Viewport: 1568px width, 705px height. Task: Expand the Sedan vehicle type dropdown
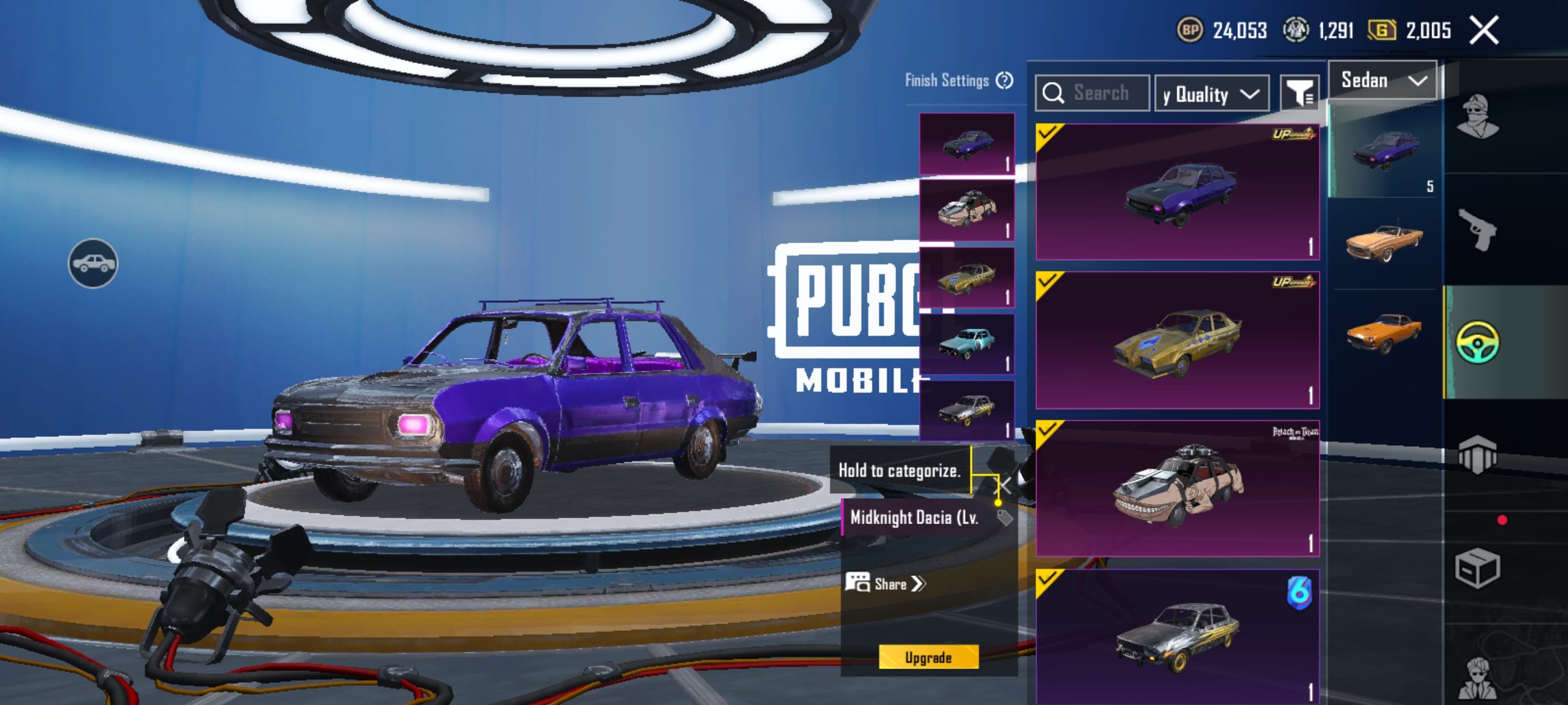[1382, 80]
